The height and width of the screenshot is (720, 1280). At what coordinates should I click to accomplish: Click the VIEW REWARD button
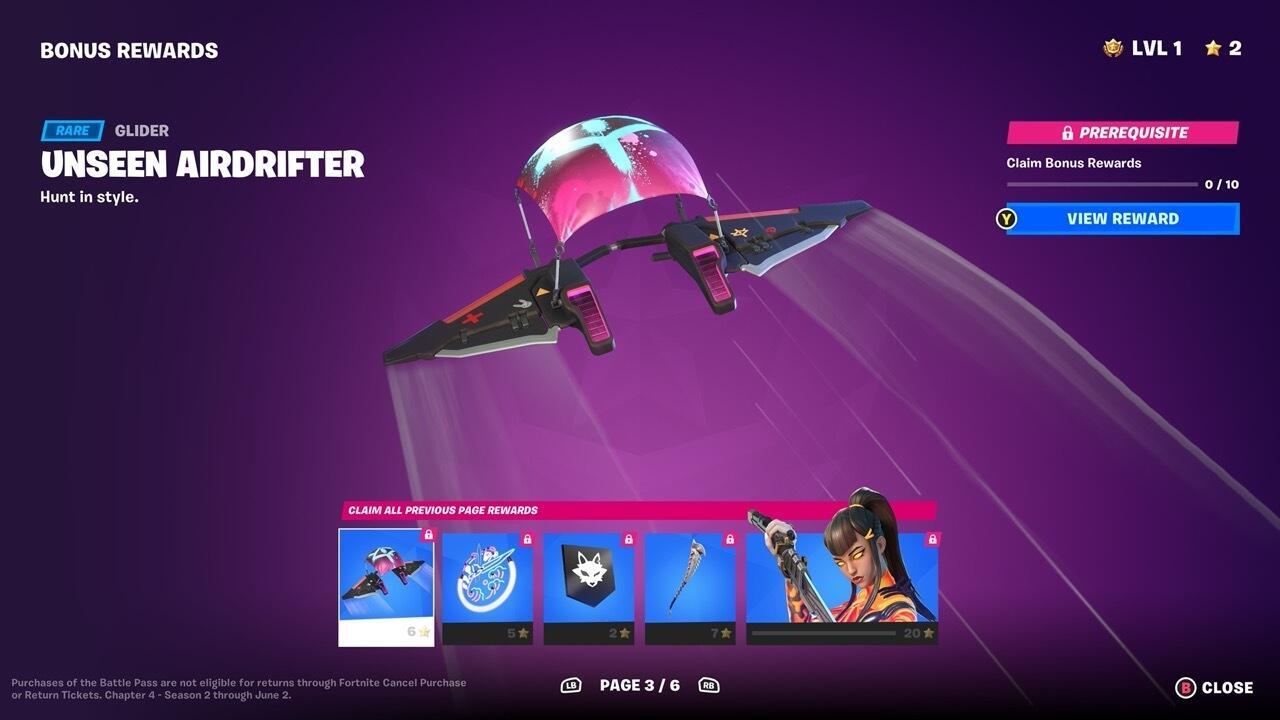[1120, 218]
